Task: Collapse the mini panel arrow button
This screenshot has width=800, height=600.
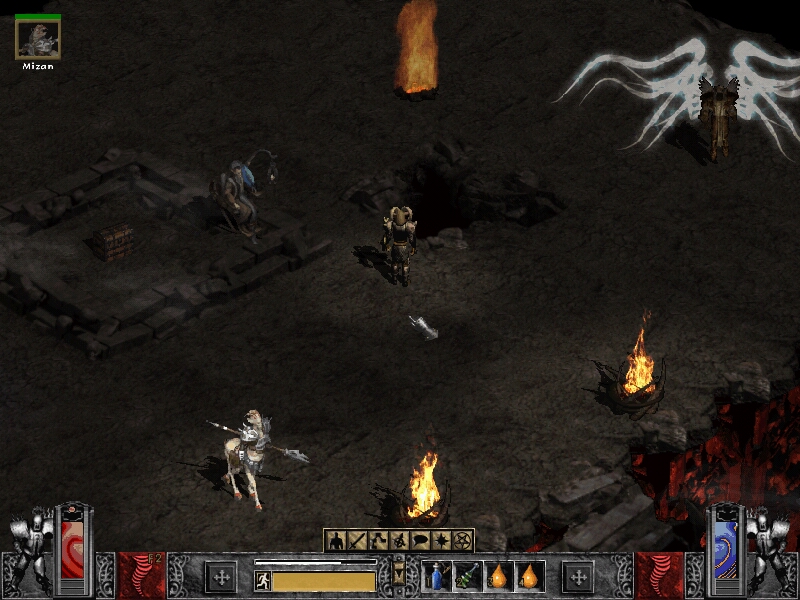Action: [x=400, y=576]
